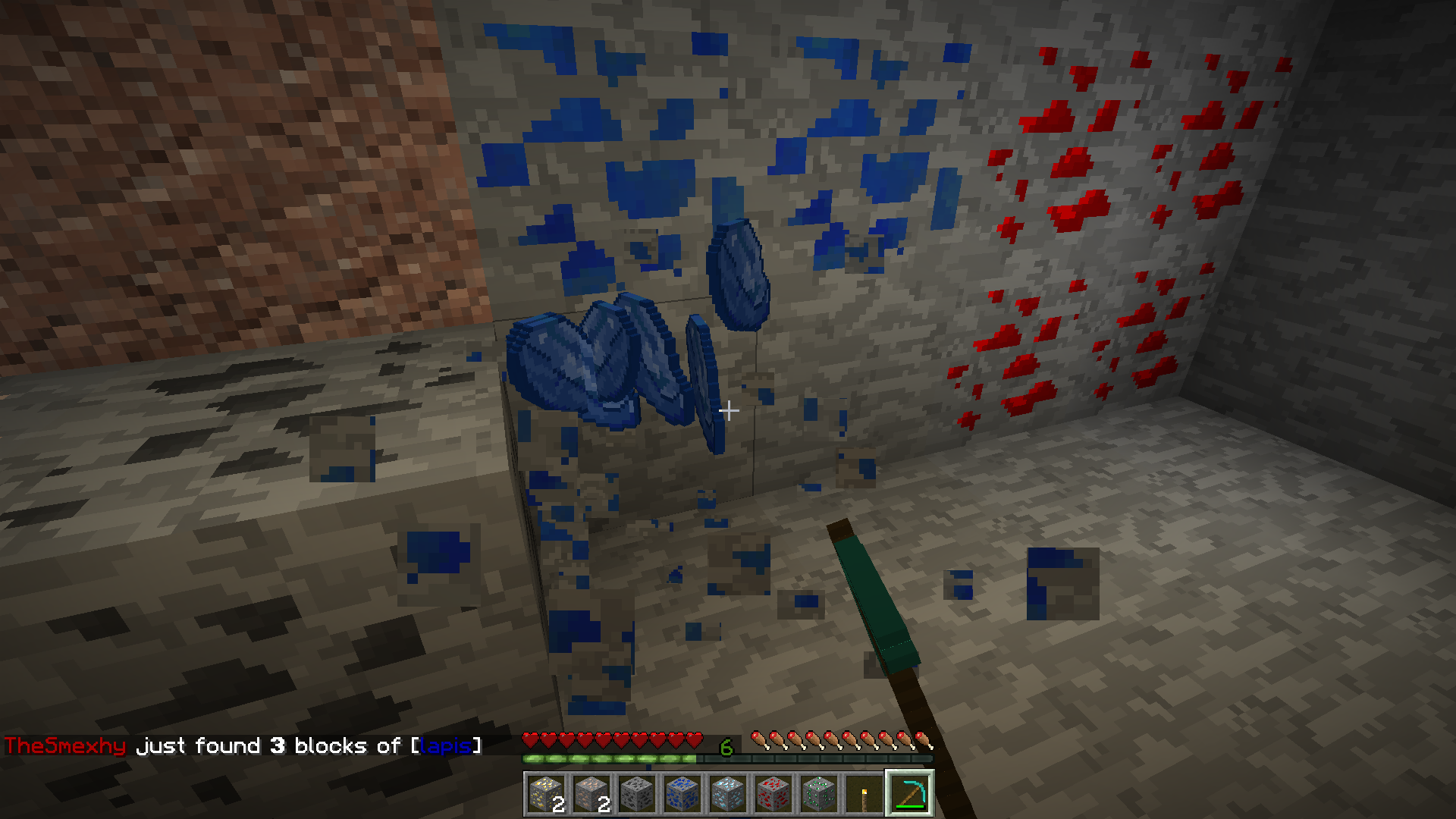Screen dimensions: 1456x819
Task: Pick the lapis ore hotbar slot
Action: tap(682, 794)
